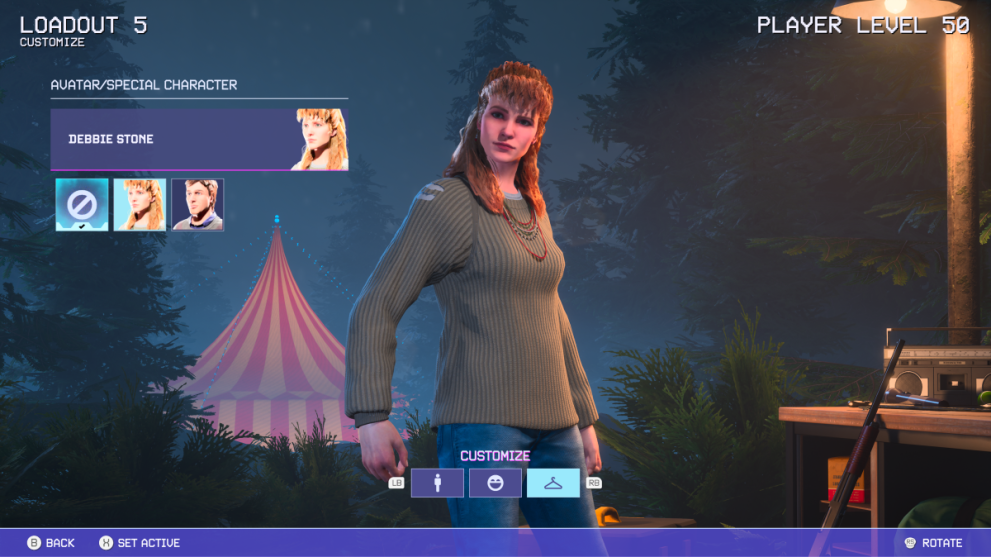Select the Debbie Stone character banner
This screenshot has height=557, width=991.
(x=199, y=139)
